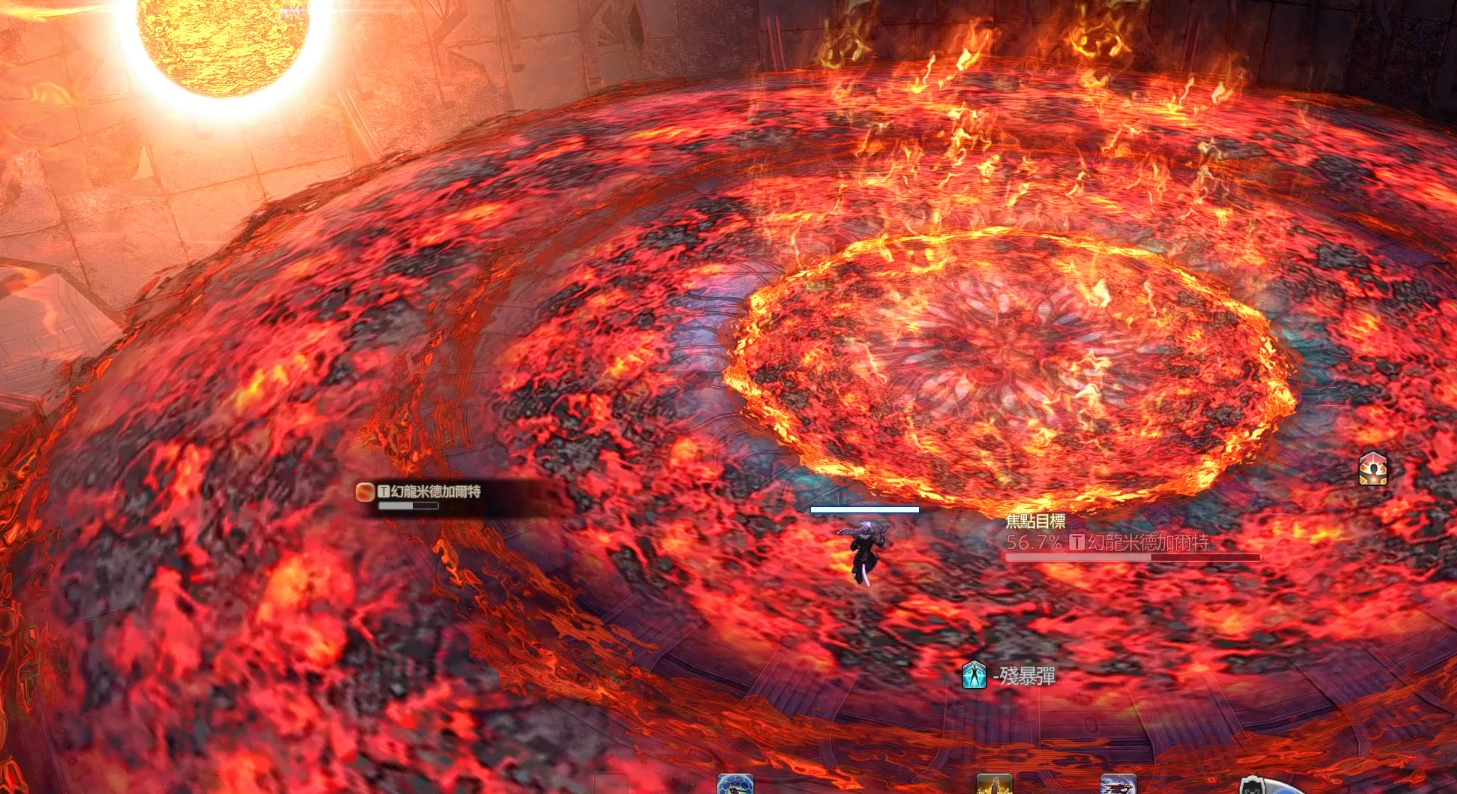The width and height of the screenshot is (1457, 794).
Task: Click the orange hexagonal status icon
Action: pyautogui.click(x=1372, y=468)
